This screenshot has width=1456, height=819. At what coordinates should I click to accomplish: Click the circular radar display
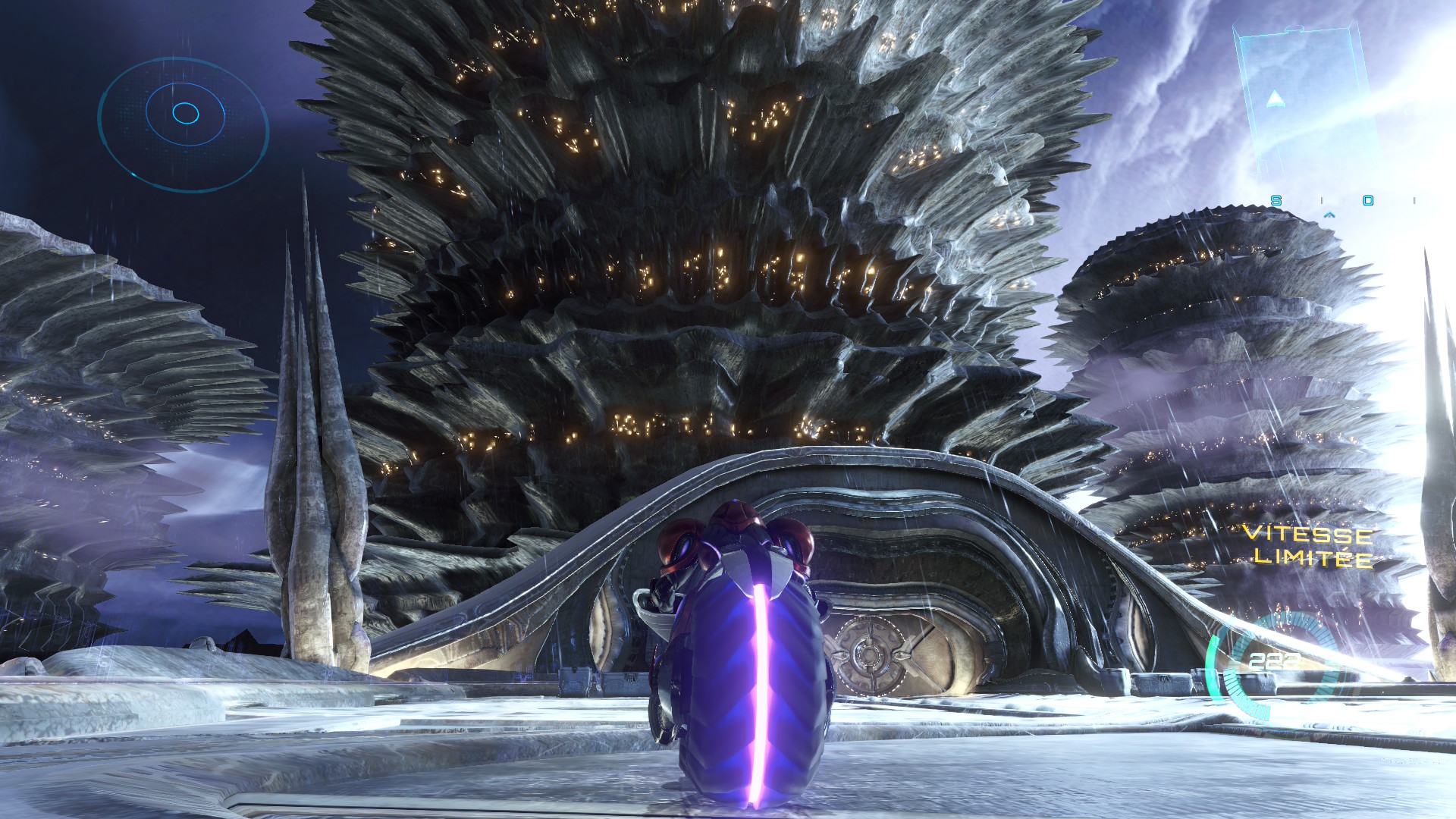coord(184,124)
